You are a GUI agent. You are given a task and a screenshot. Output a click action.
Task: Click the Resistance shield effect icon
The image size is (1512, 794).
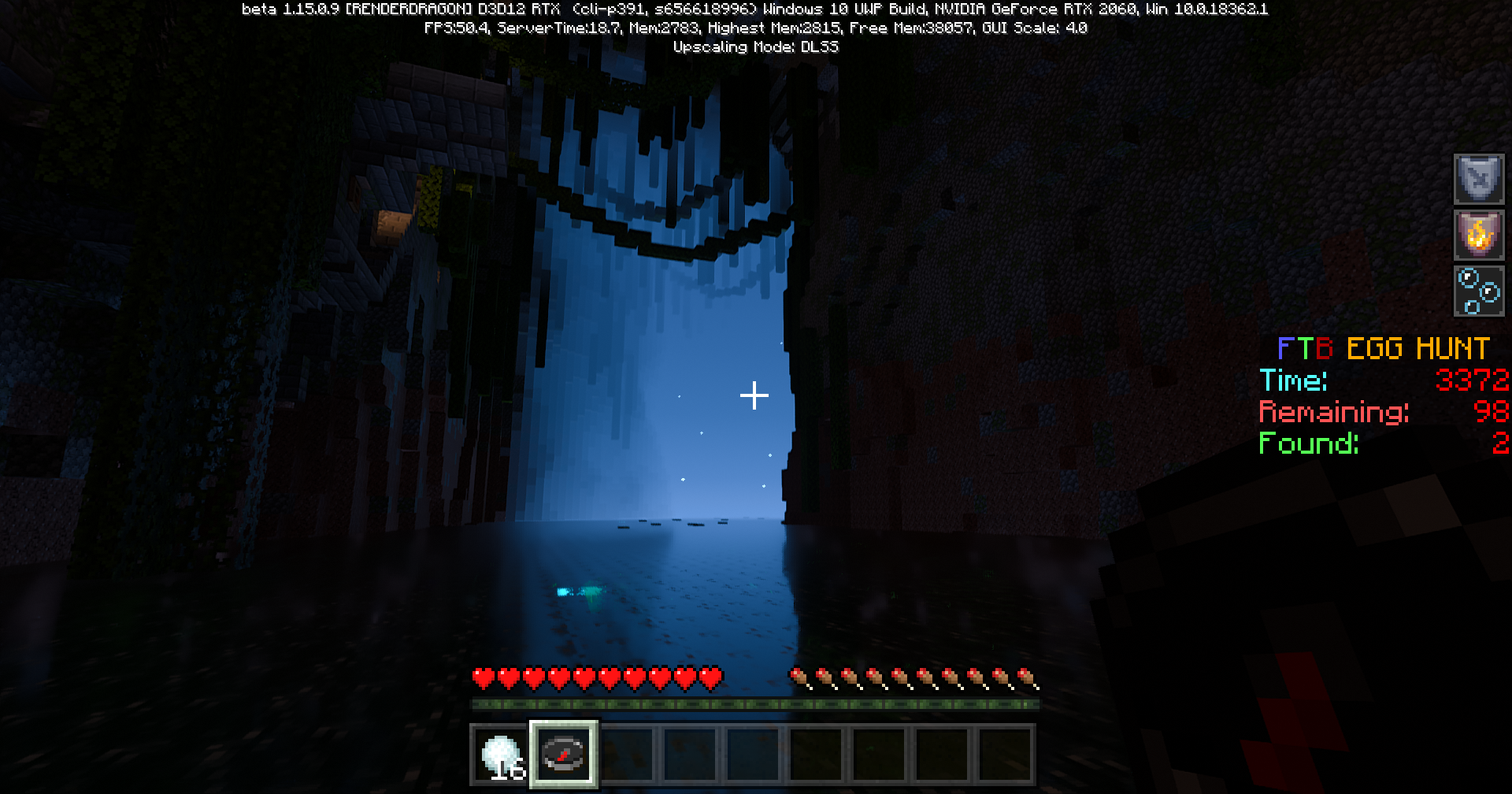tap(1478, 179)
